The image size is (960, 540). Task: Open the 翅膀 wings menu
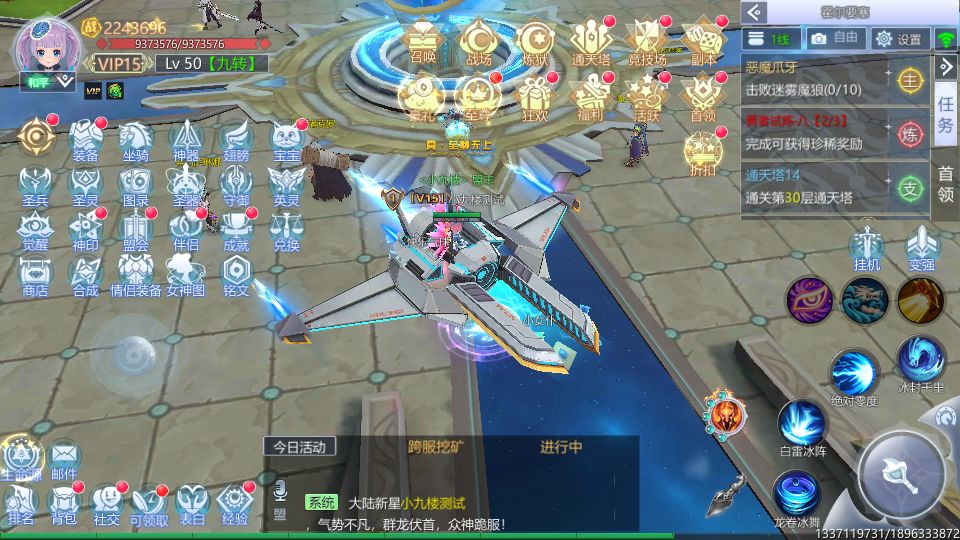(236, 138)
